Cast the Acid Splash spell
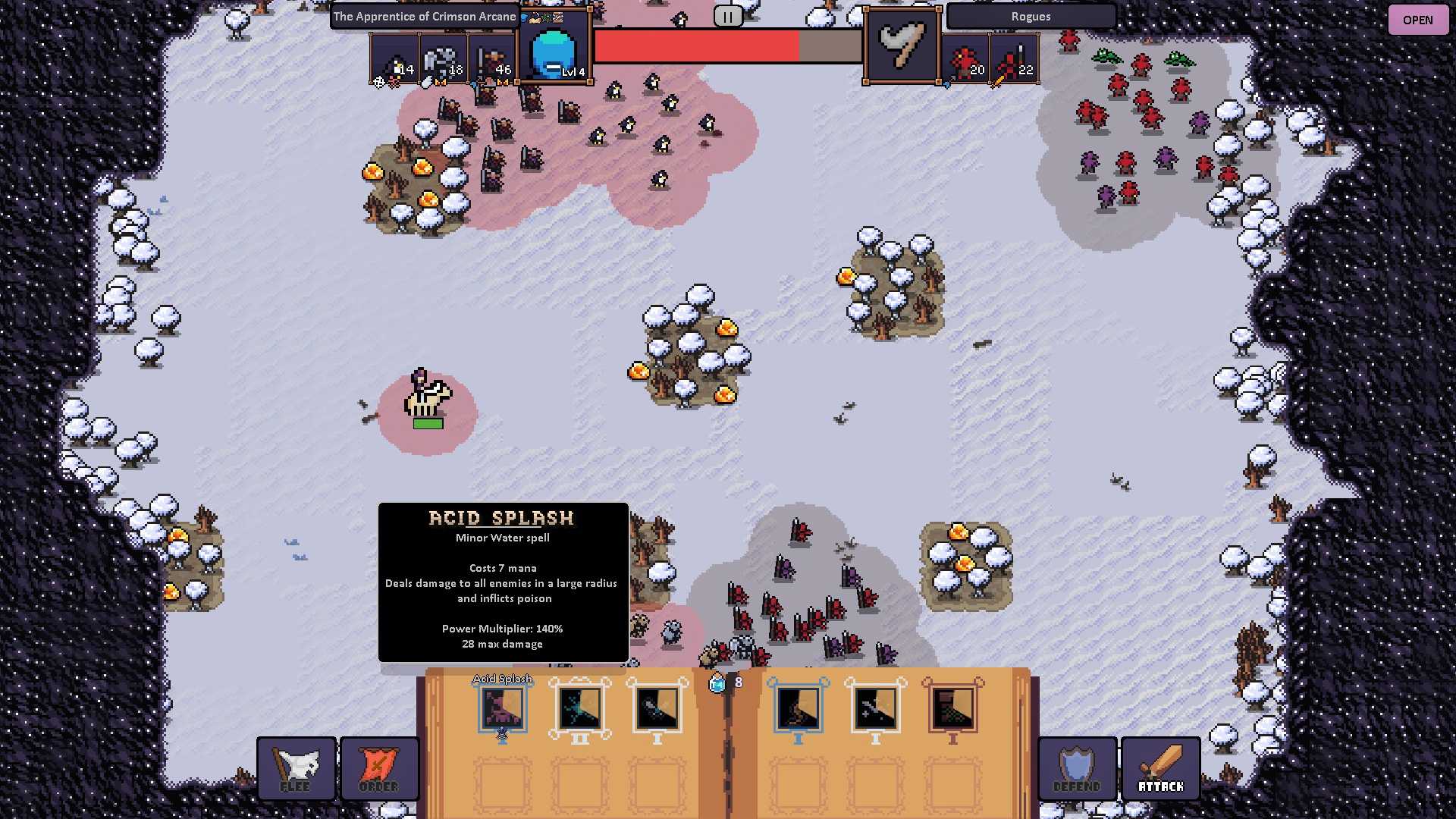The height and width of the screenshot is (819, 1456). (502, 708)
